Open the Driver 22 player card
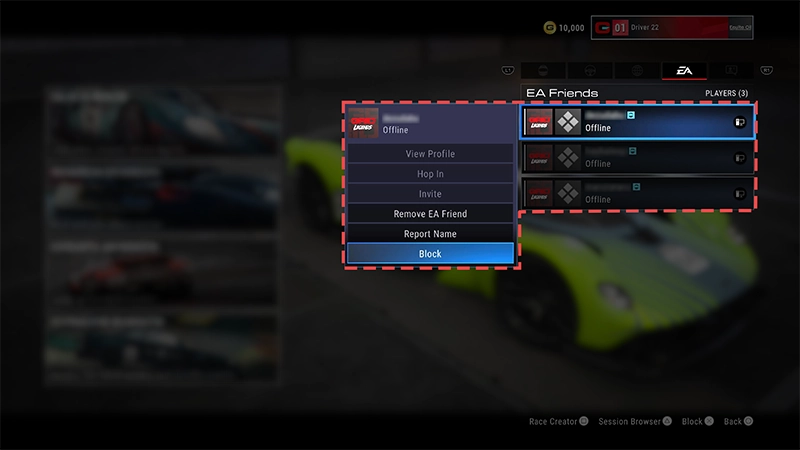800x450 pixels. [672, 28]
